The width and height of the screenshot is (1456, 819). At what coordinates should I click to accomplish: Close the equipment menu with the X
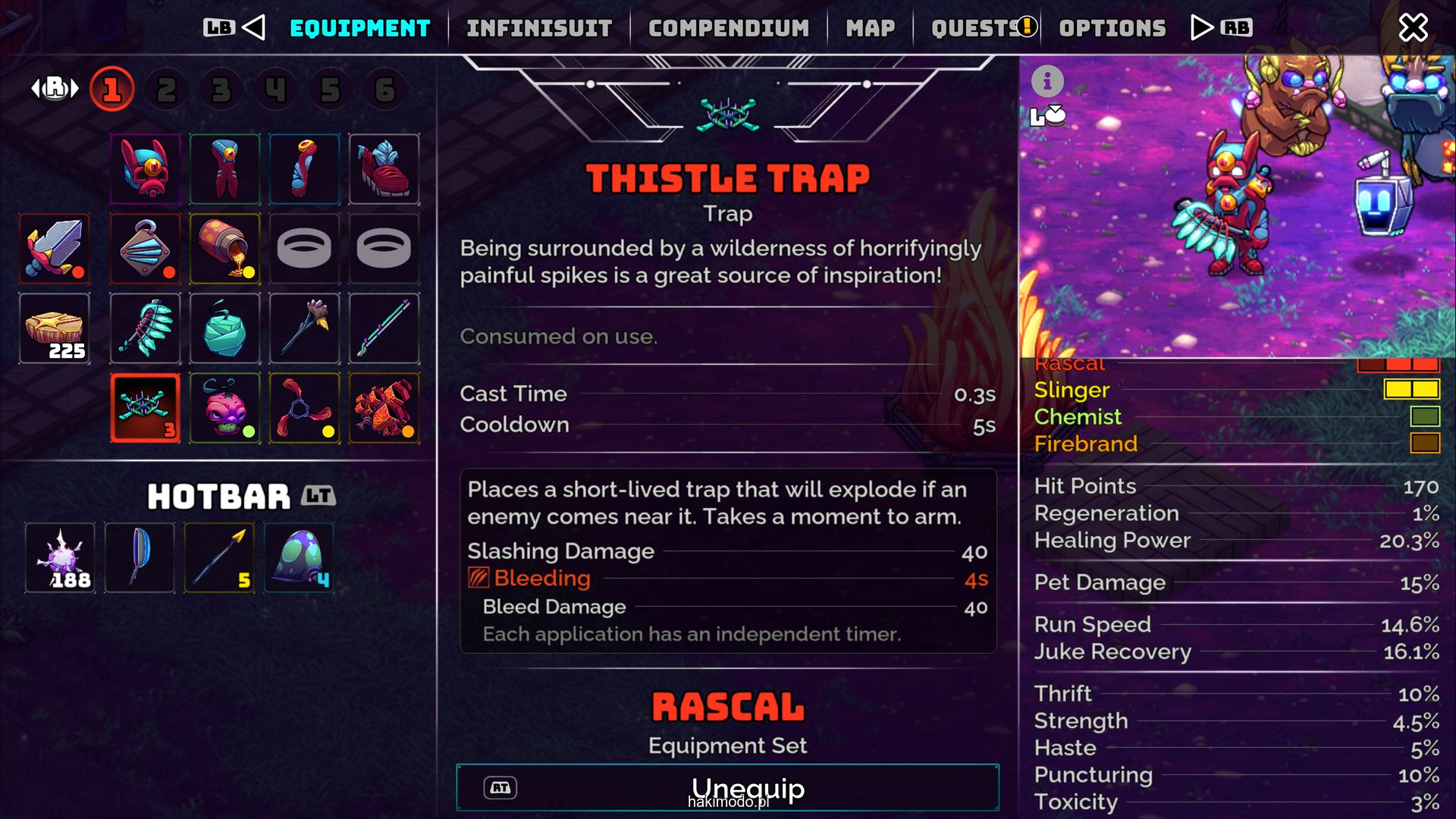(1413, 28)
